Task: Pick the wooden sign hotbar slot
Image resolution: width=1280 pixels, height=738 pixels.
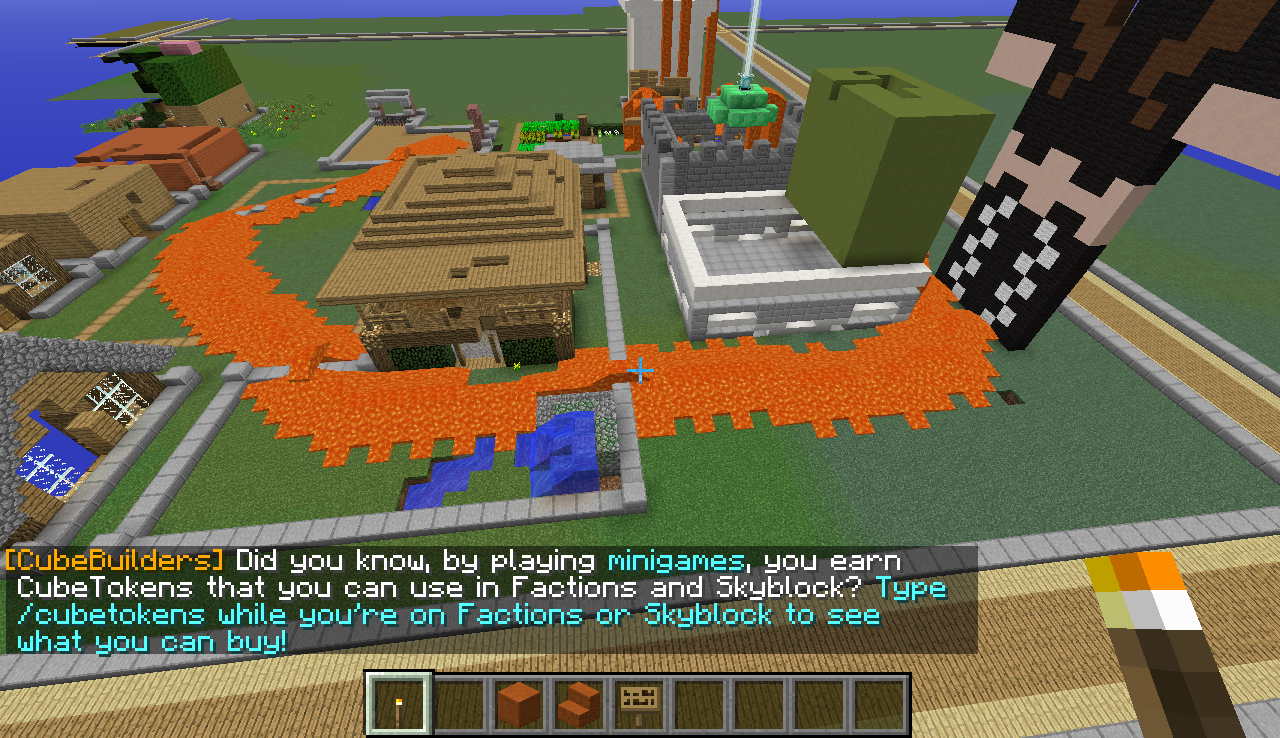Action: 638,704
